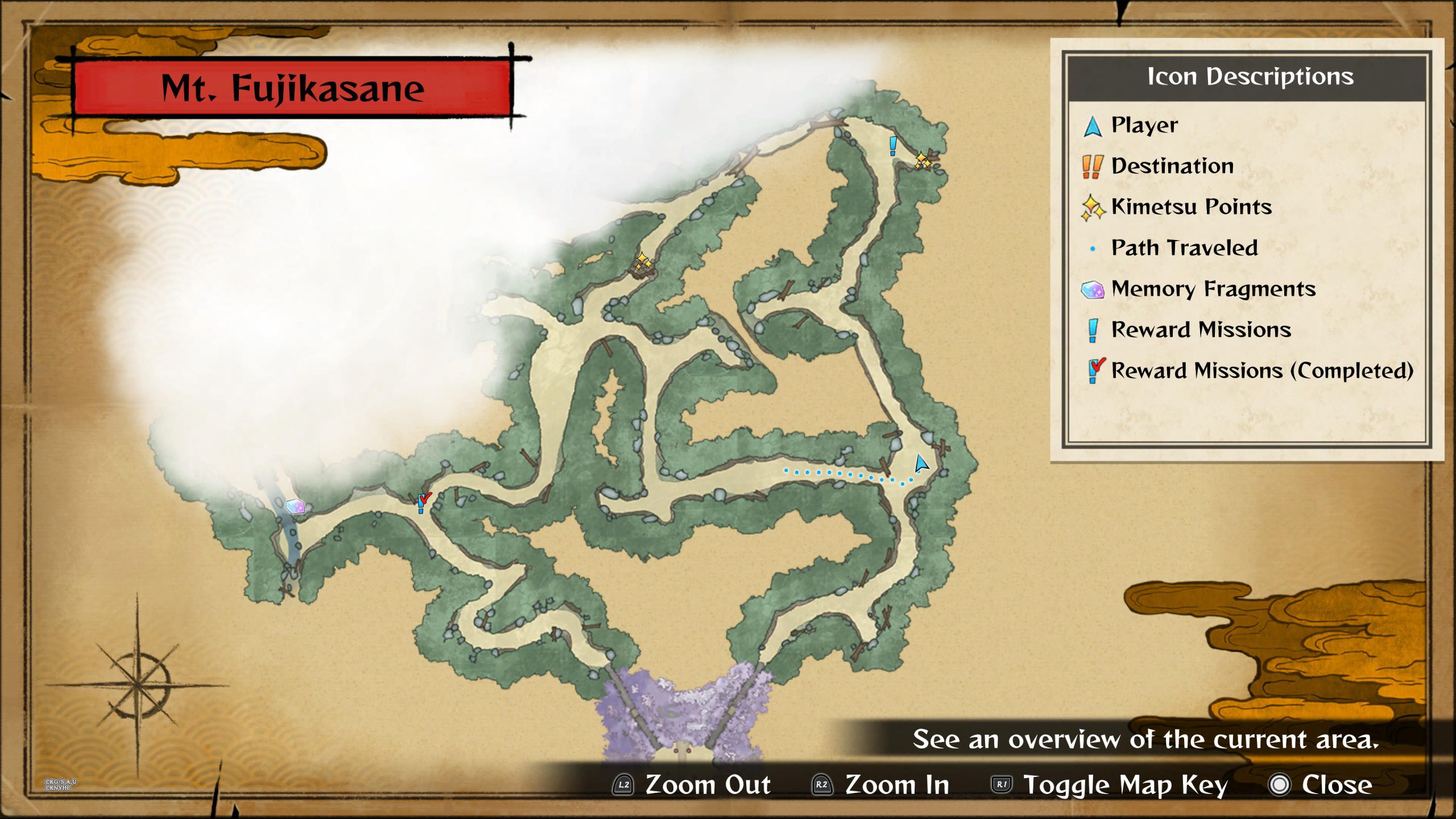The image size is (1456, 819).
Task: Select the uncompleted blue reward mission map marker
Action: [893, 146]
